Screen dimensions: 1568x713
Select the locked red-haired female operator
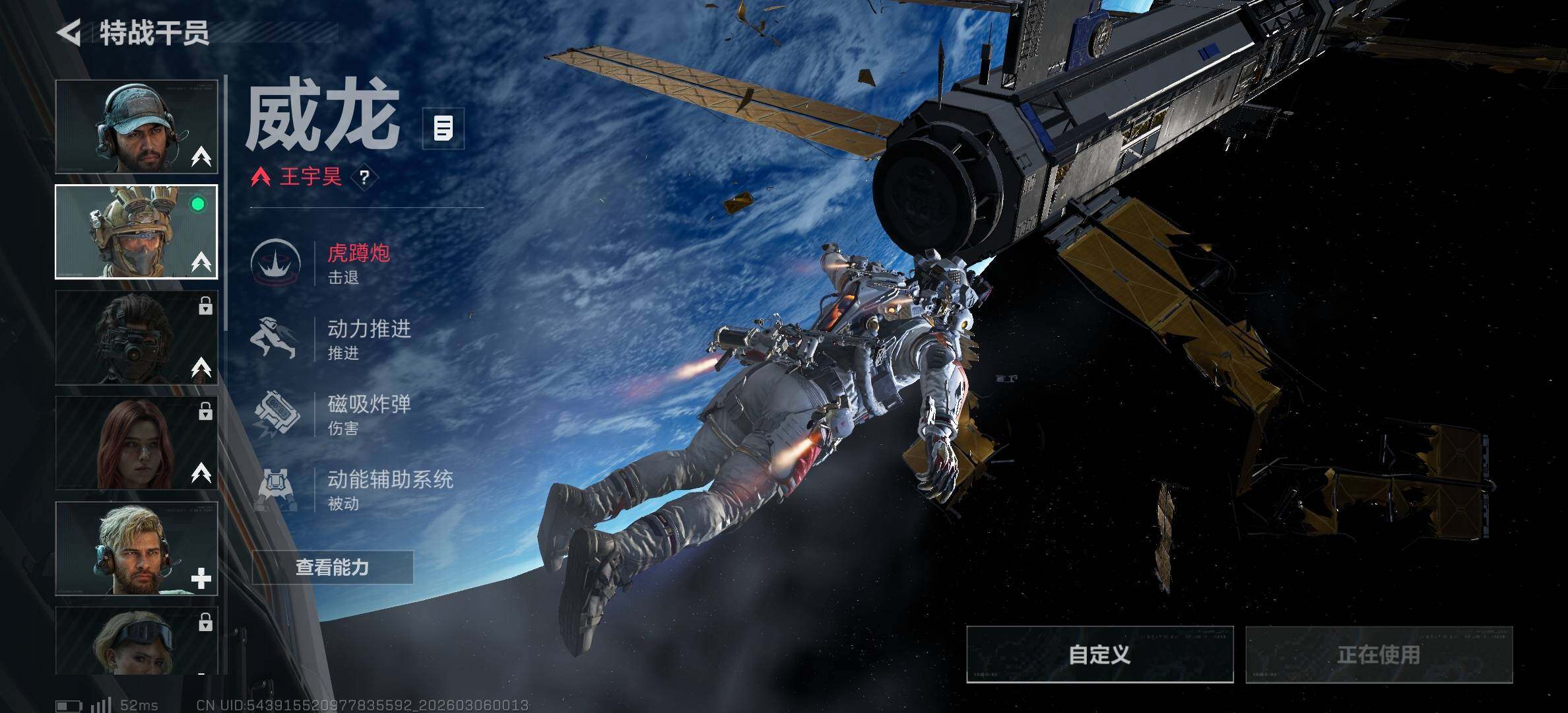click(137, 443)
